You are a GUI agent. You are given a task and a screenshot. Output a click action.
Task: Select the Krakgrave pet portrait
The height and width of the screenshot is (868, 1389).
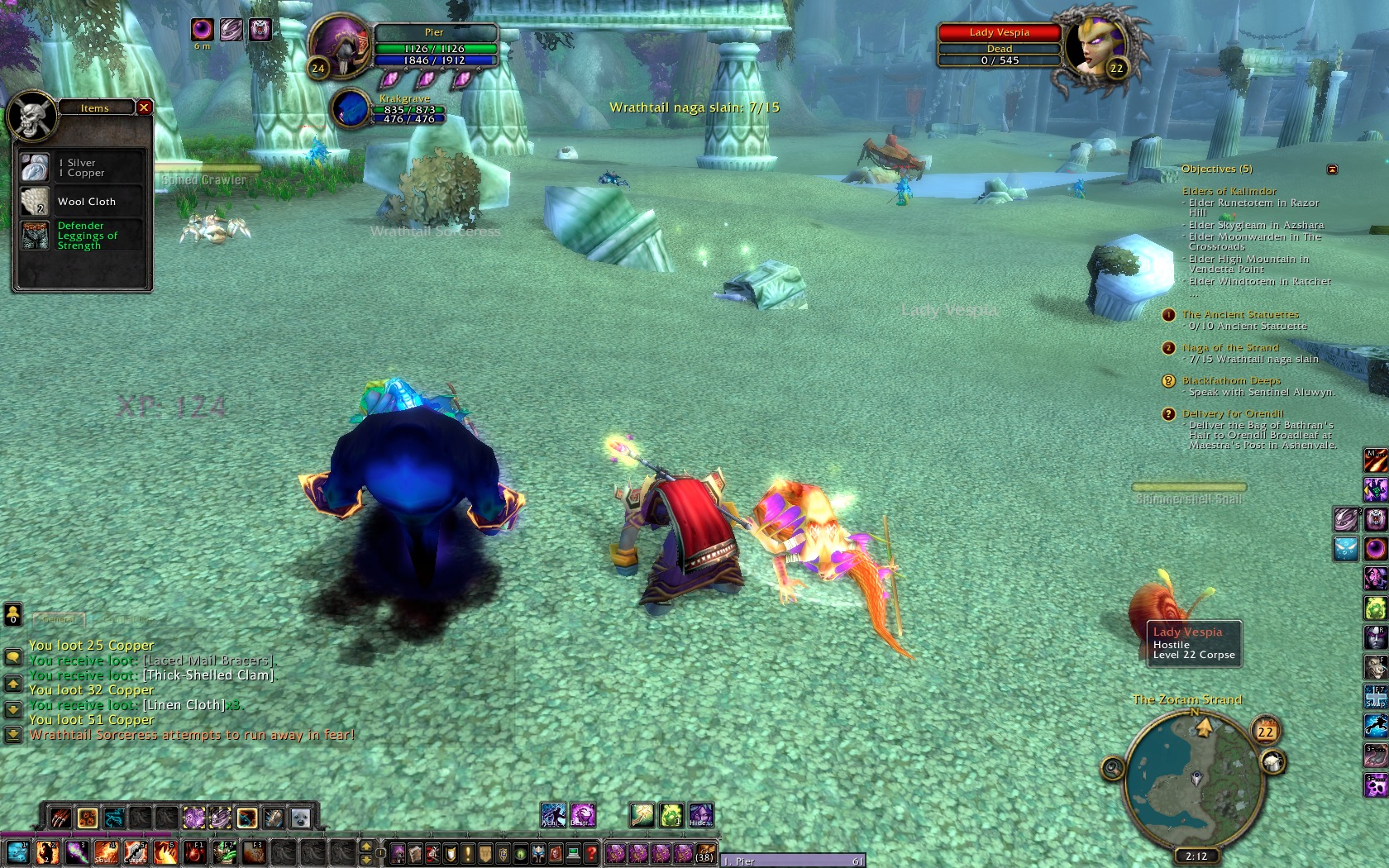coord(351,109)
